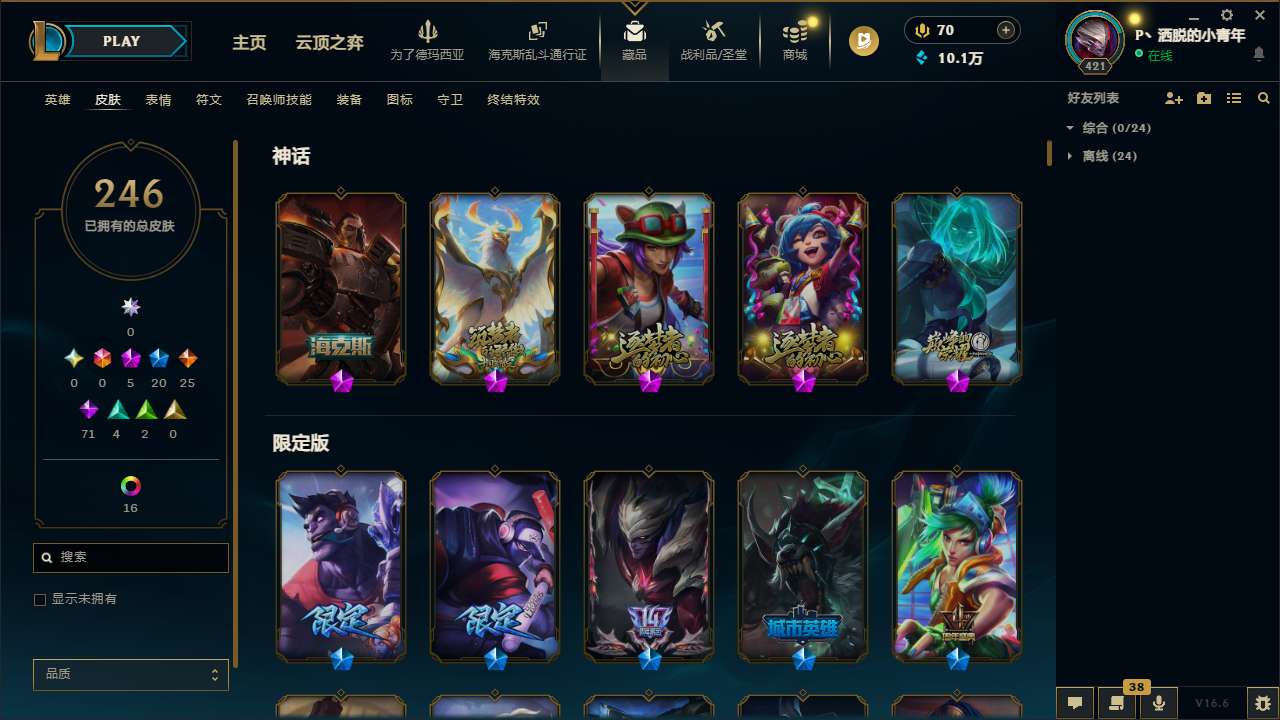The height and width of the screenshot is (720, 1280).
Task: Click the PLAY button
Action: click(x=120, y=41)
